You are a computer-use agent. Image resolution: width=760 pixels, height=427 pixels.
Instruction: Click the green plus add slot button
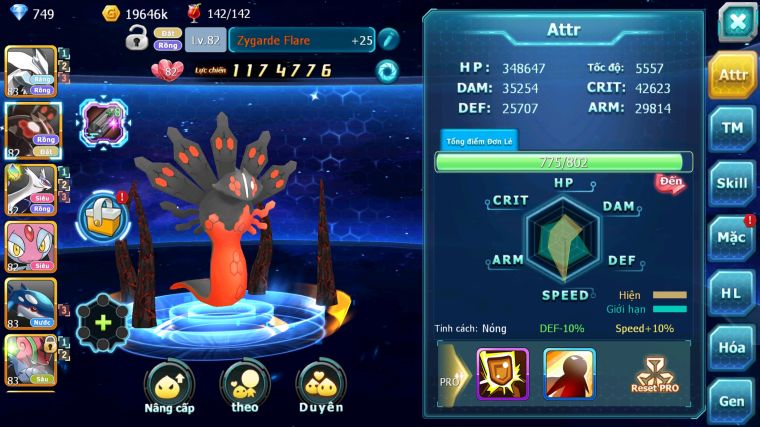click(x=102, y=323)
